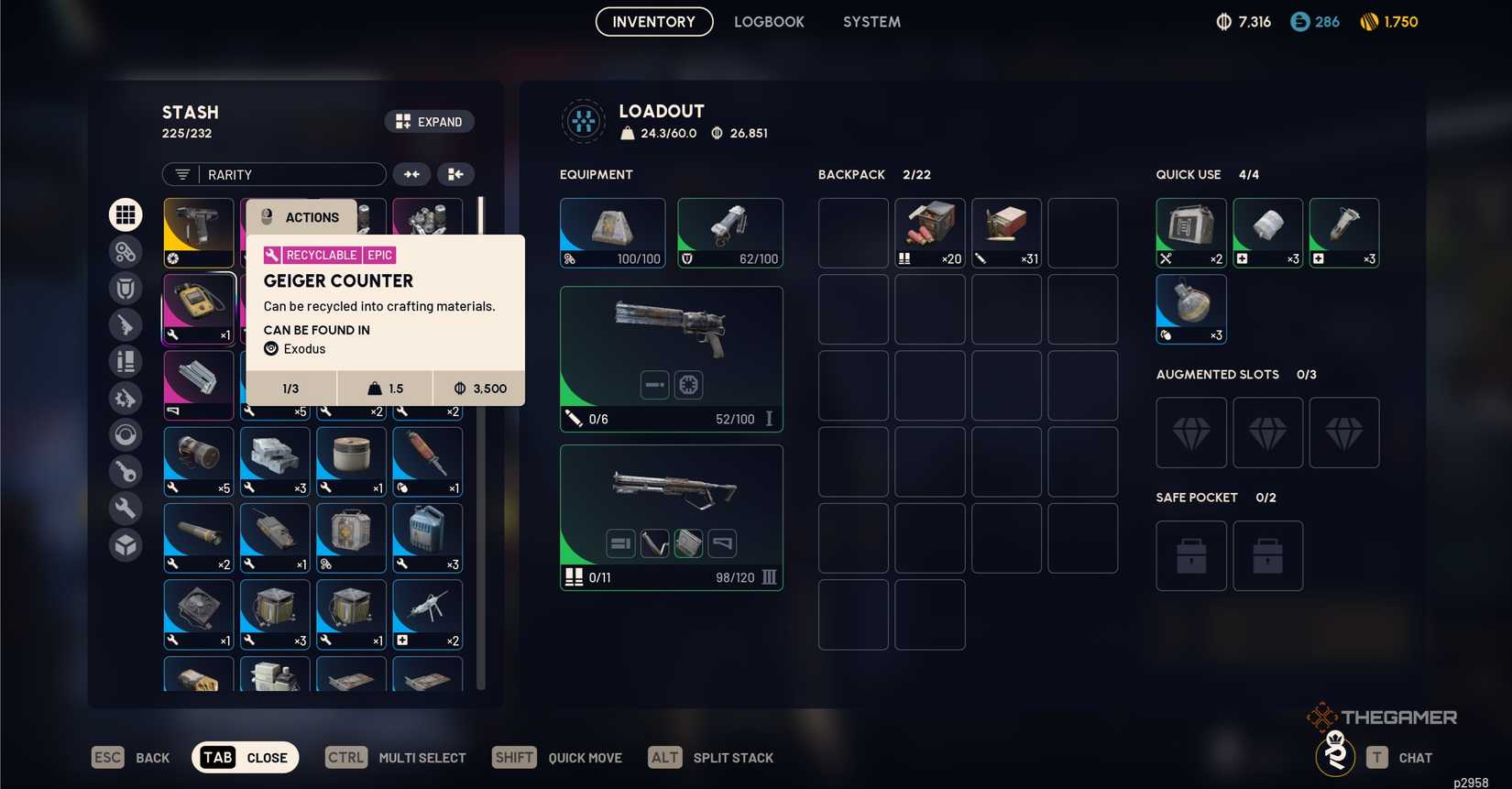Image resolution: width=1512 pixels, height=789 pixels.
Task: Expand the Actions menu for Geiger Counter
Action: coord(302,217)
